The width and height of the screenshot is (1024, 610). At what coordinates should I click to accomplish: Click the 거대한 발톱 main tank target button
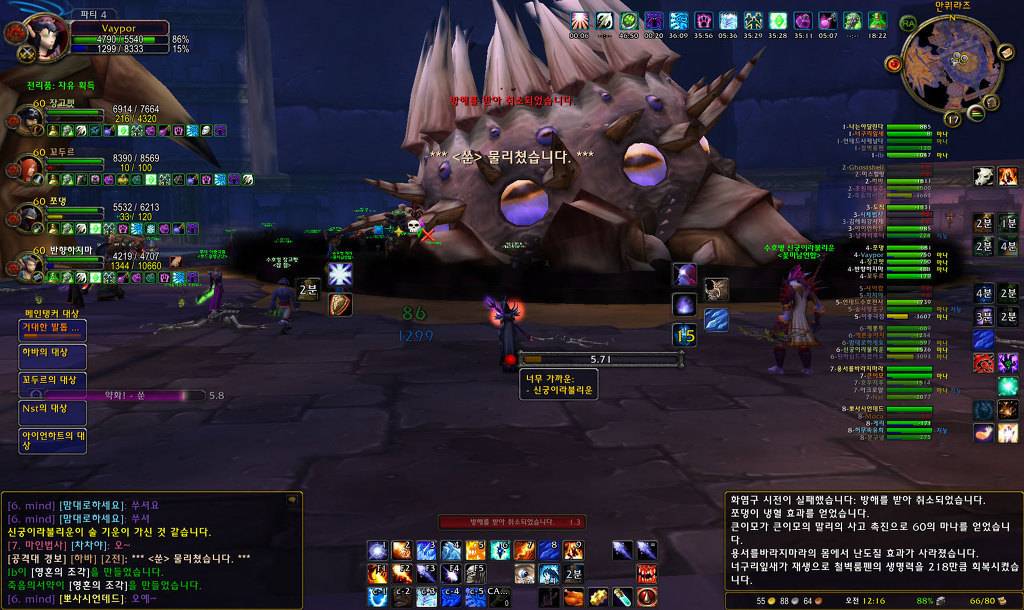tap(52, 329)
